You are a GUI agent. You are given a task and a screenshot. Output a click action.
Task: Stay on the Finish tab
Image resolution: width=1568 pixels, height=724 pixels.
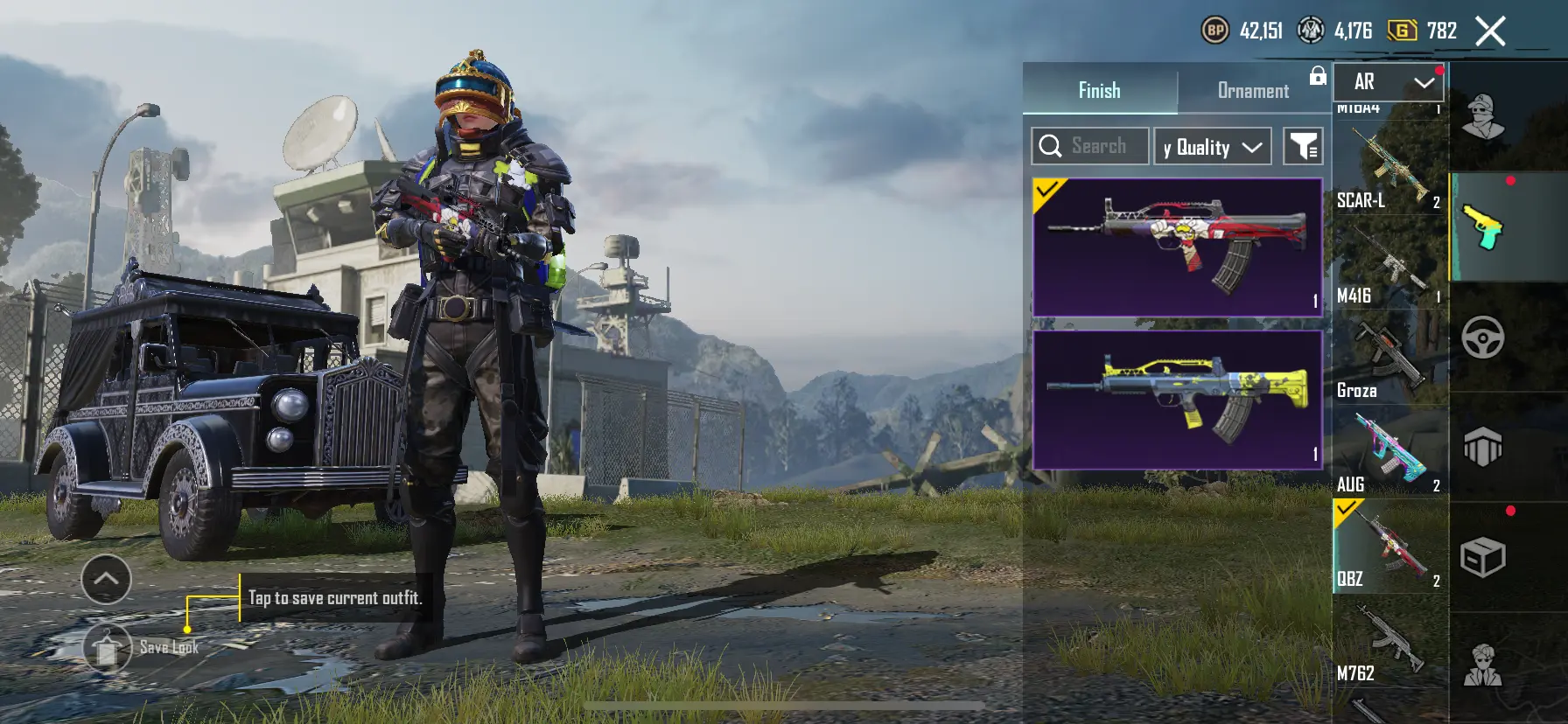pos(1099,89)
